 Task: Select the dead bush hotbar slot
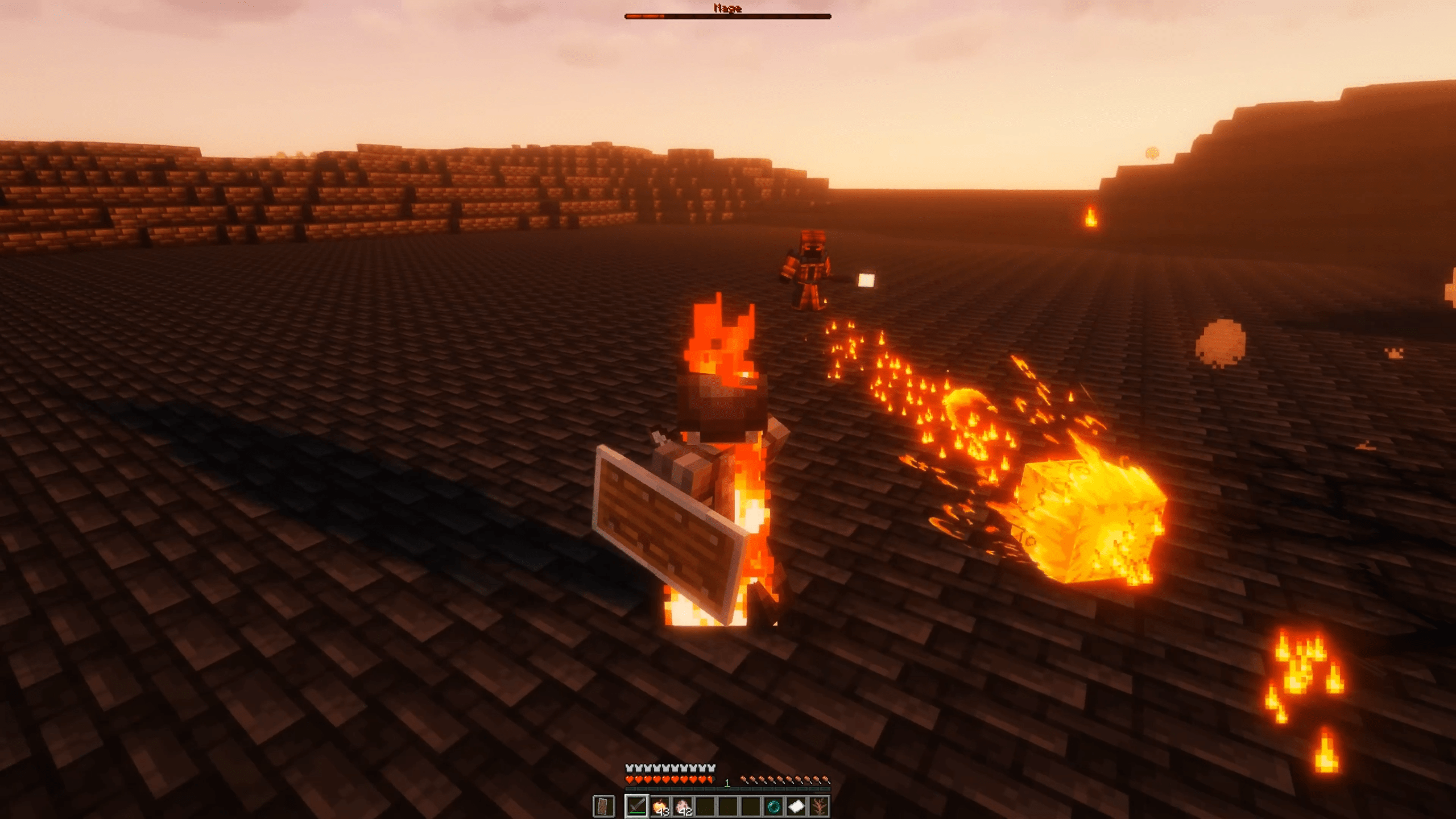[819, 806]
